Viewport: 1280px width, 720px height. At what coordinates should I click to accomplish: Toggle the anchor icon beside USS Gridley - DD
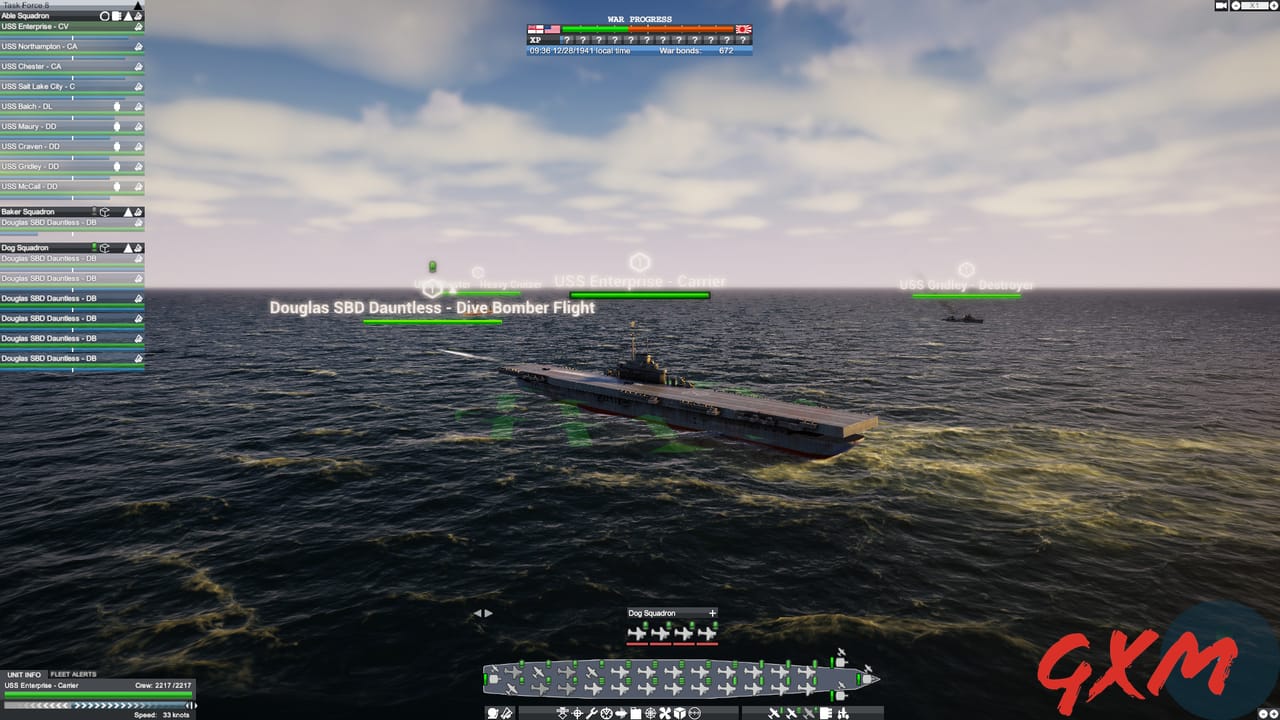click(139, 166)
